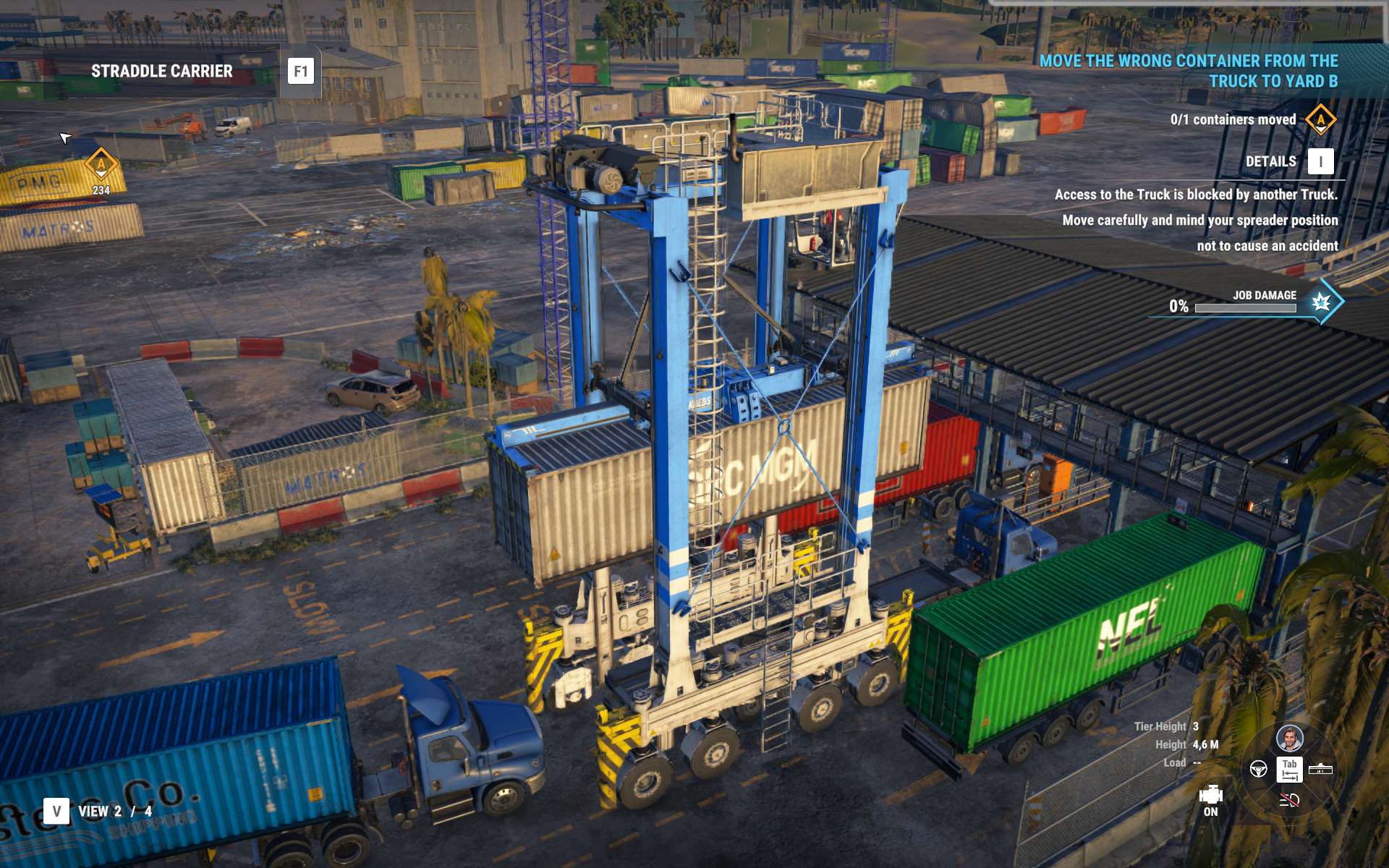Toggle the engine ON indicator icon
This screenshot has width=1389, height=868.
click(1210, 796)
